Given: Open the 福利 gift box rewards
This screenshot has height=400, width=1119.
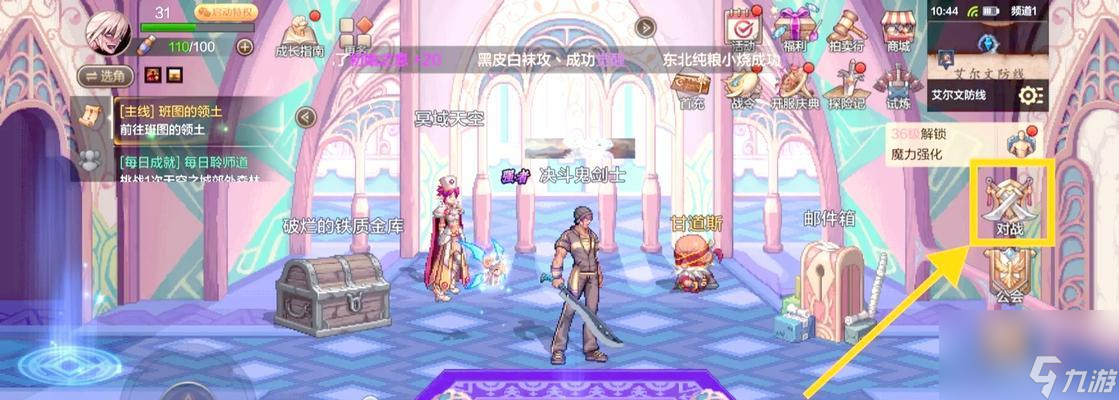Looking at the screenshot, I should [796, 28].
